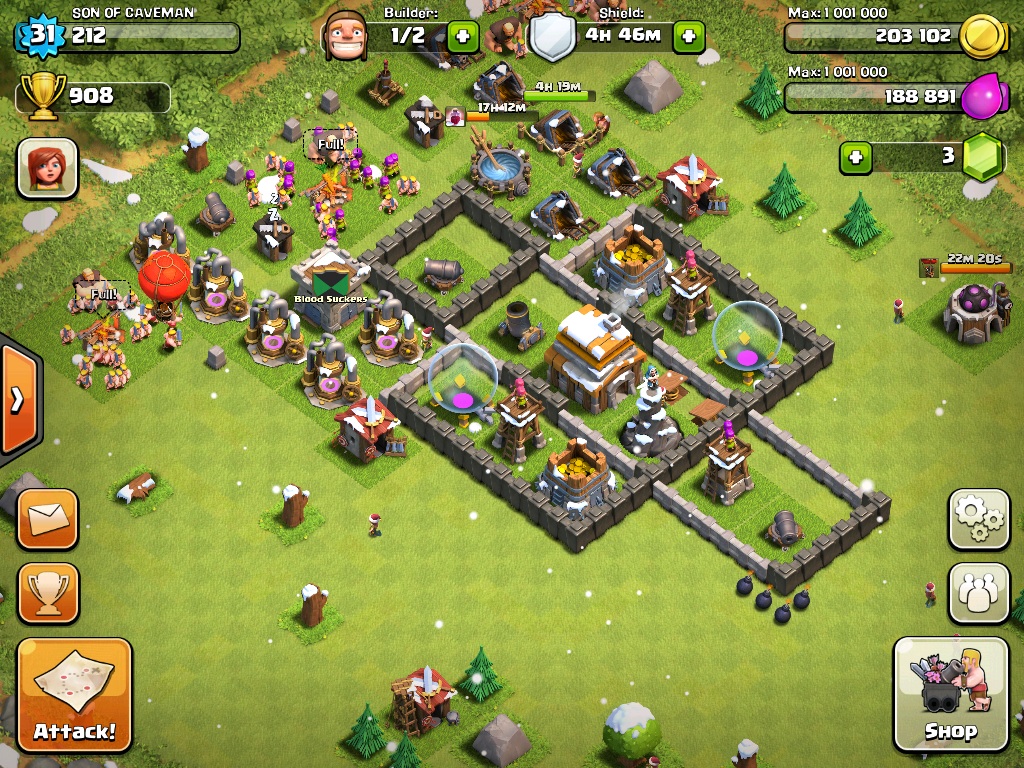Open the mail envelope inbox

tap(47, 519)
